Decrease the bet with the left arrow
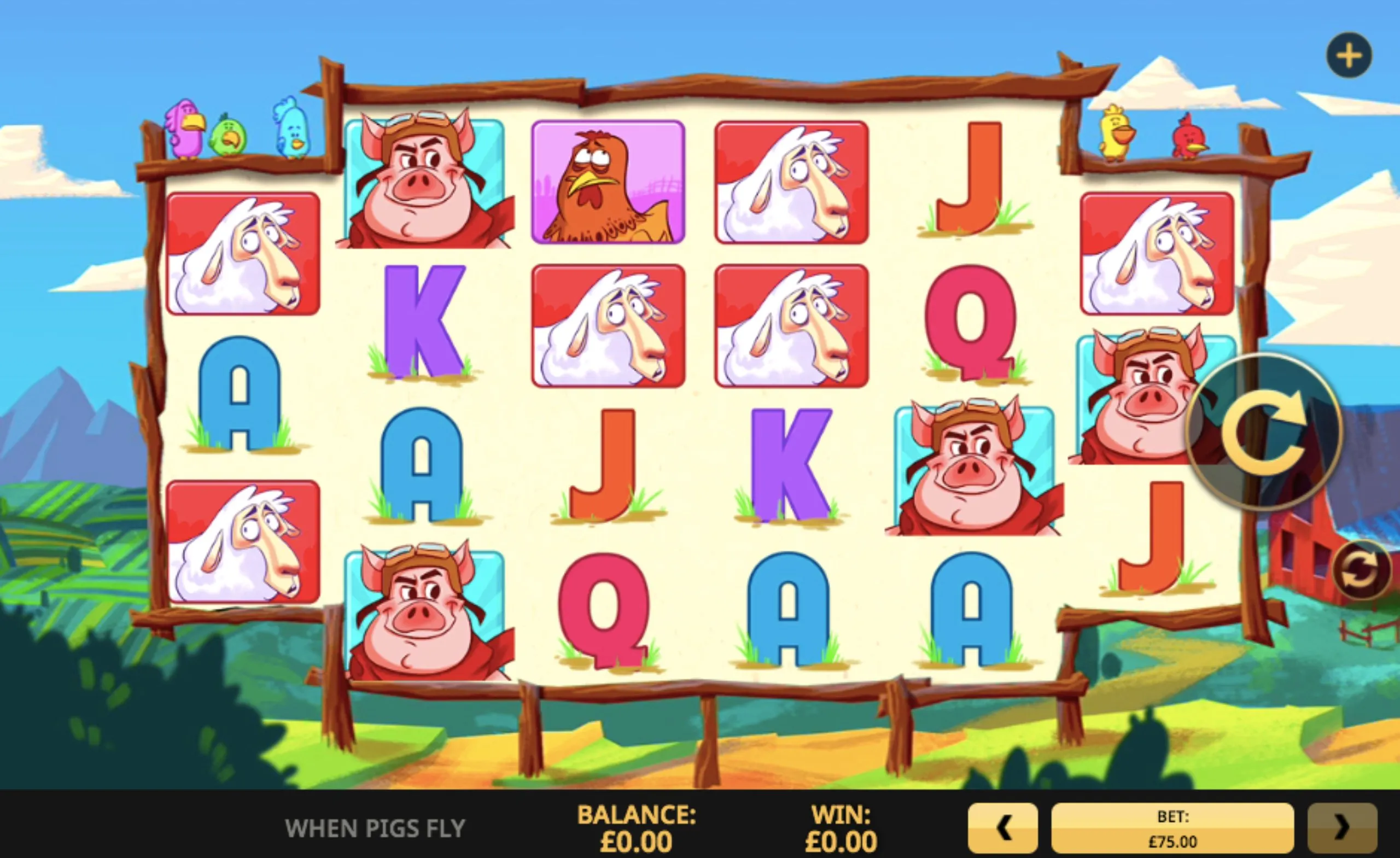The height and width of the screenshot is (858, 1400). 1003,828
